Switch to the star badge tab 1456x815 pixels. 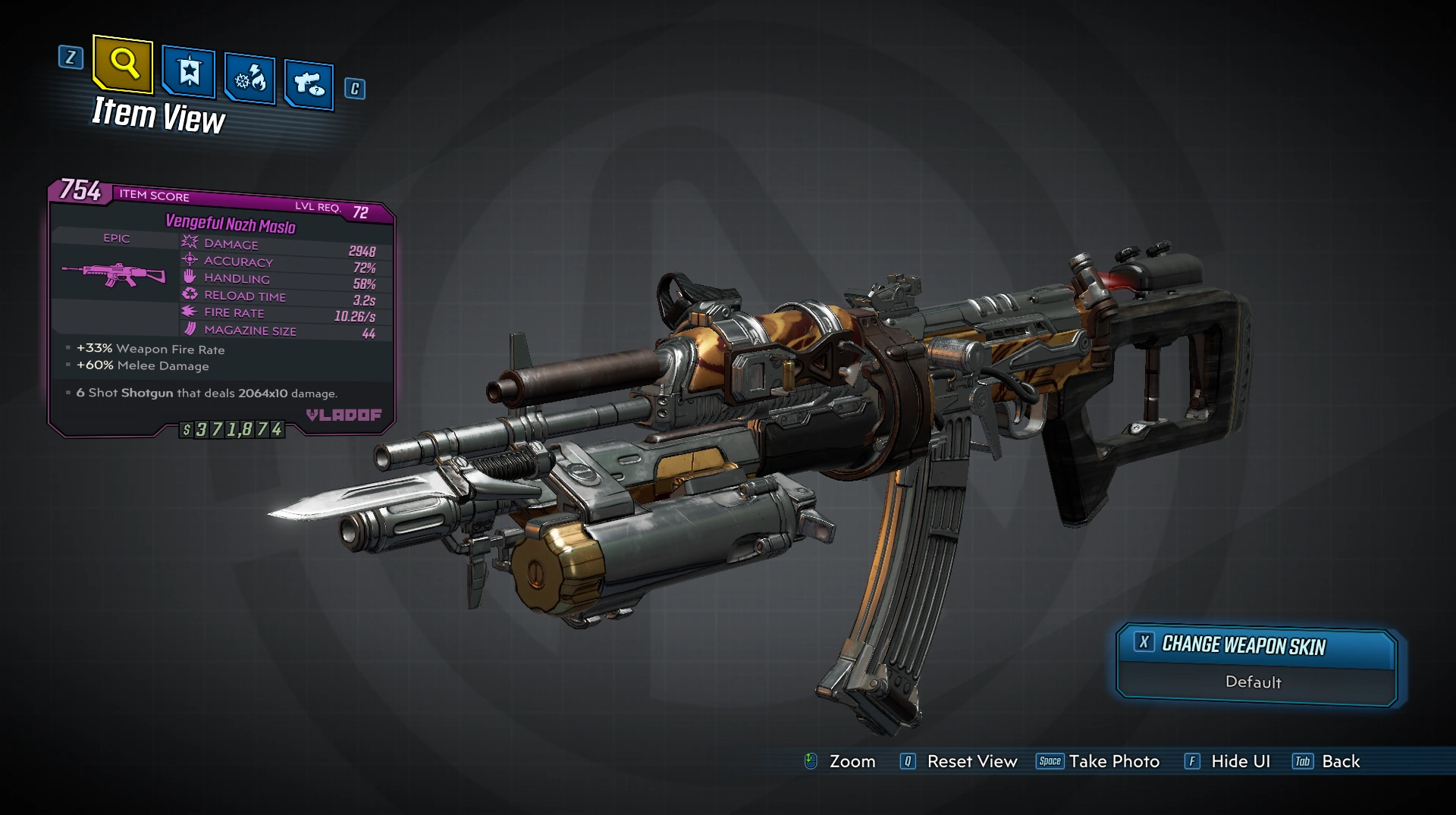pyautogui.click(x=189, y=73)
